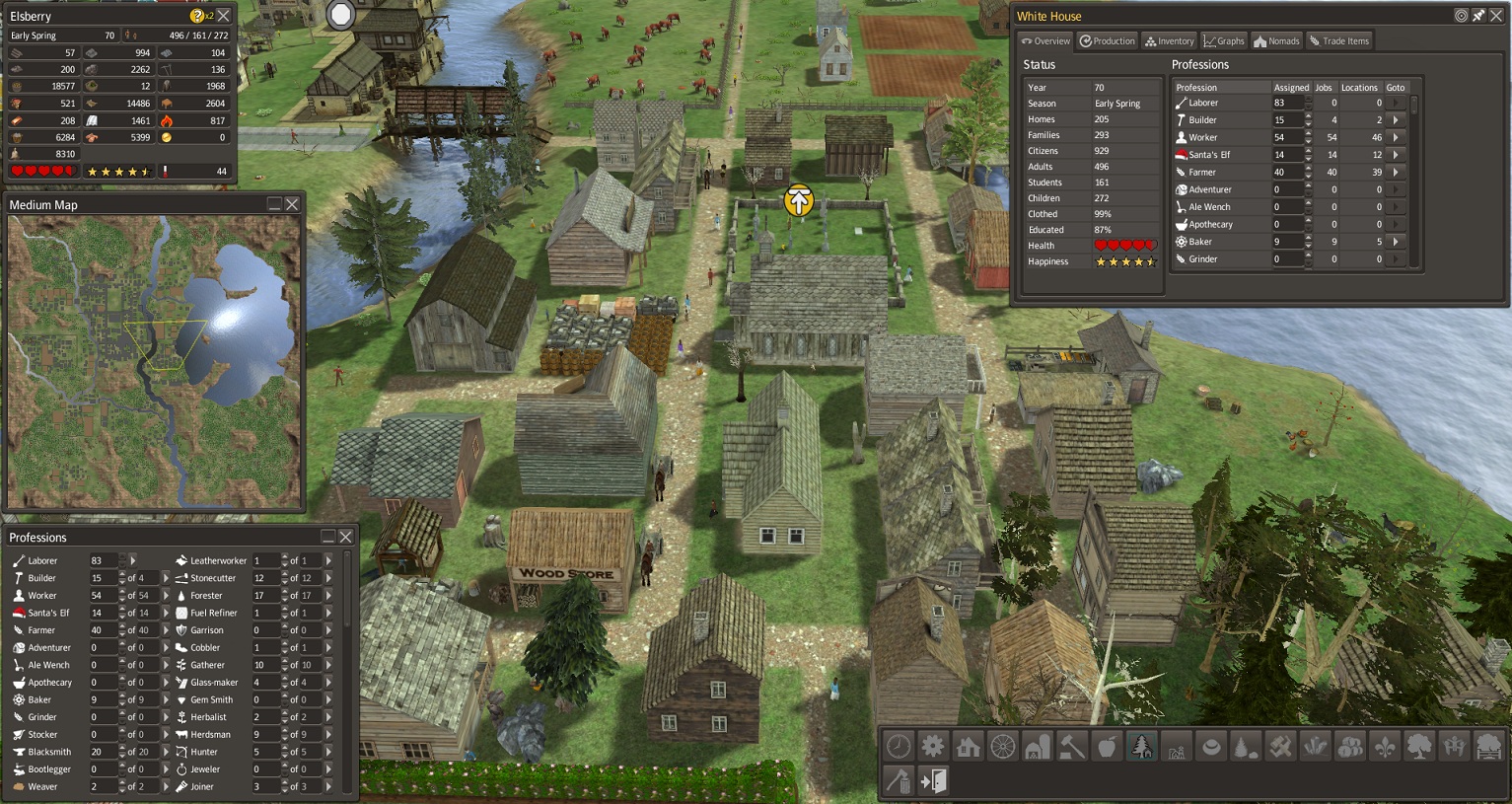Screen dimensions: 1512x804
Task: Open the house-shaped housing toolbar menu
Action: coord(968,747)
